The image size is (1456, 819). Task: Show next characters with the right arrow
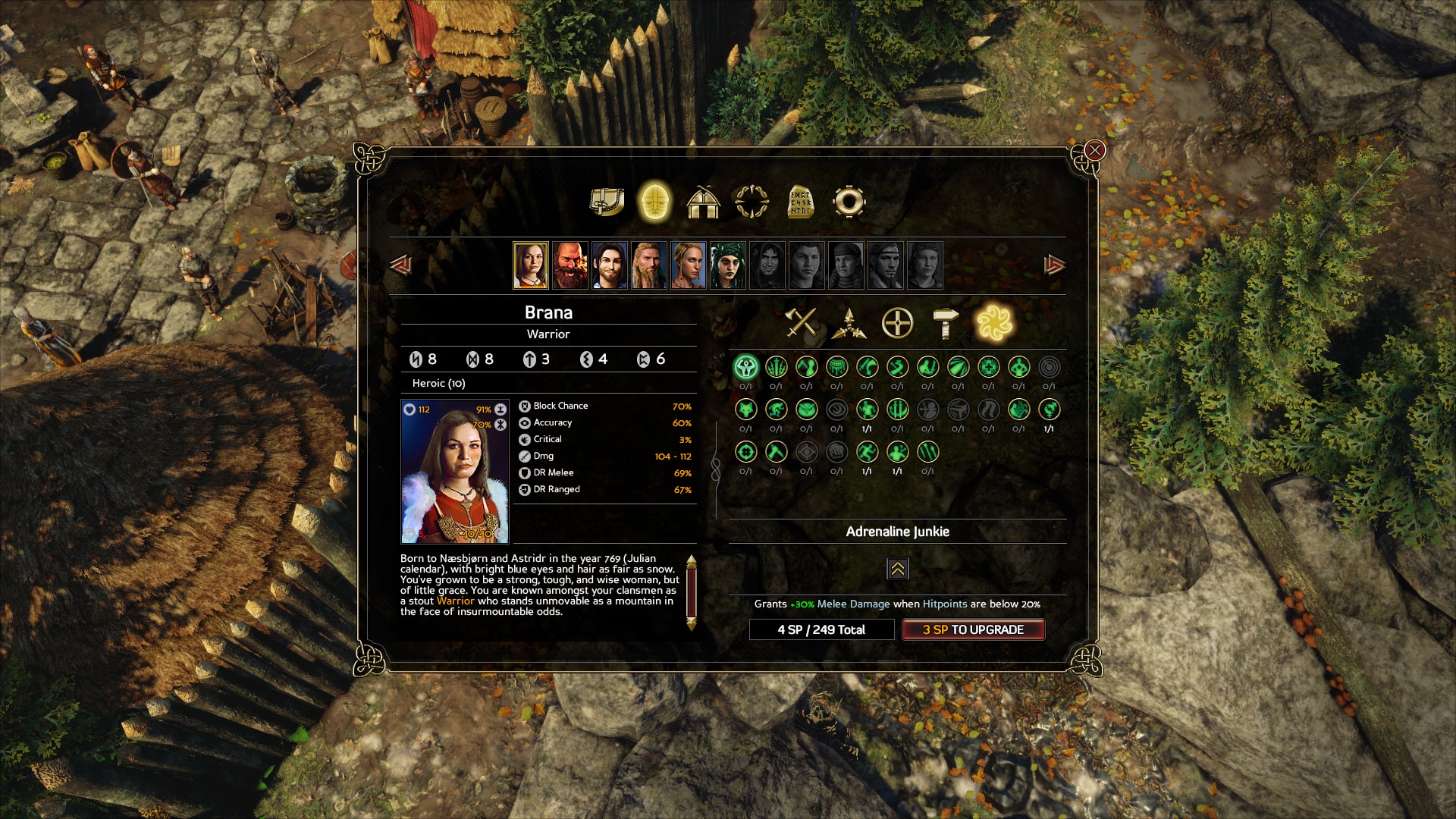click(x=1055, y=265)
